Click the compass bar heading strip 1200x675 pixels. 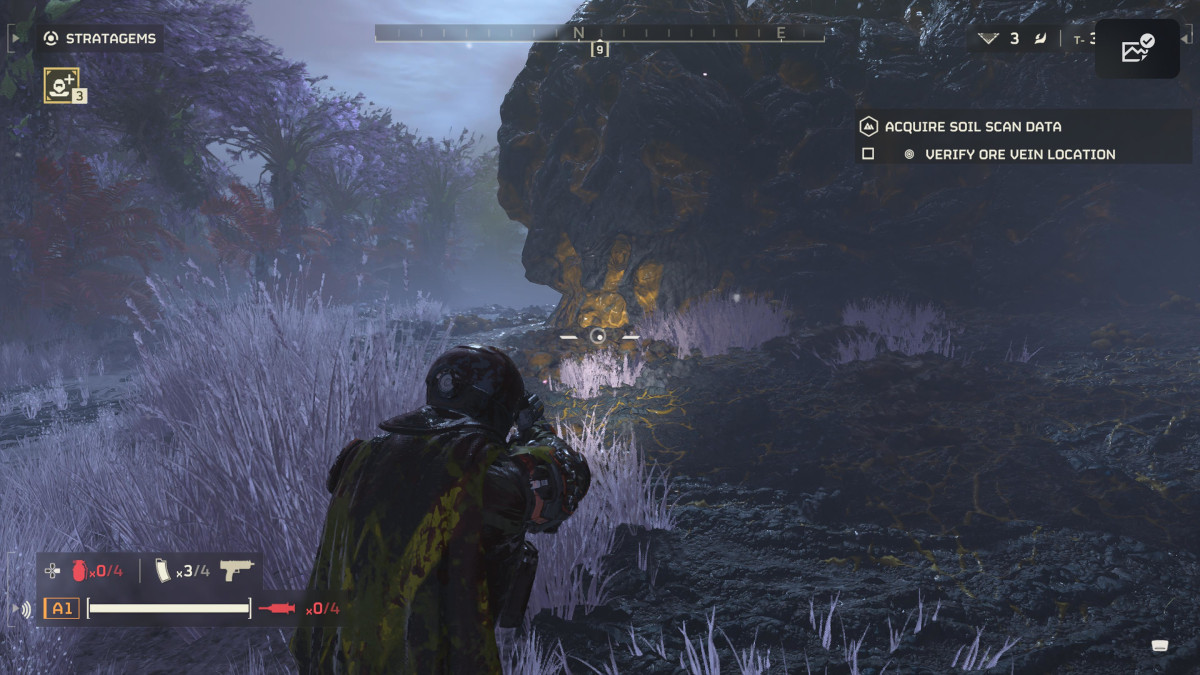tap(599, 33)
